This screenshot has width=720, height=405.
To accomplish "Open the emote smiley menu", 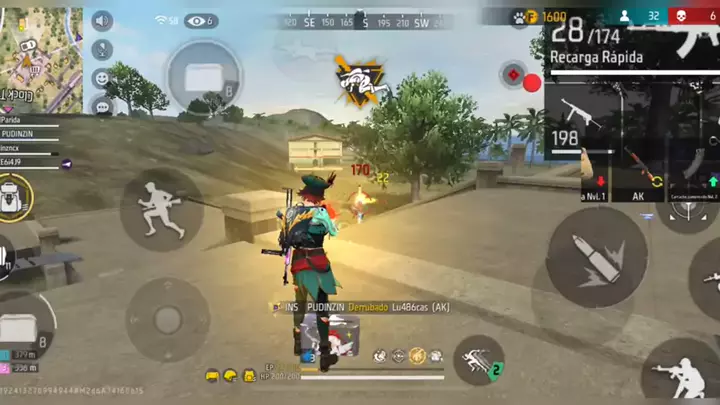I will [102, 78].
